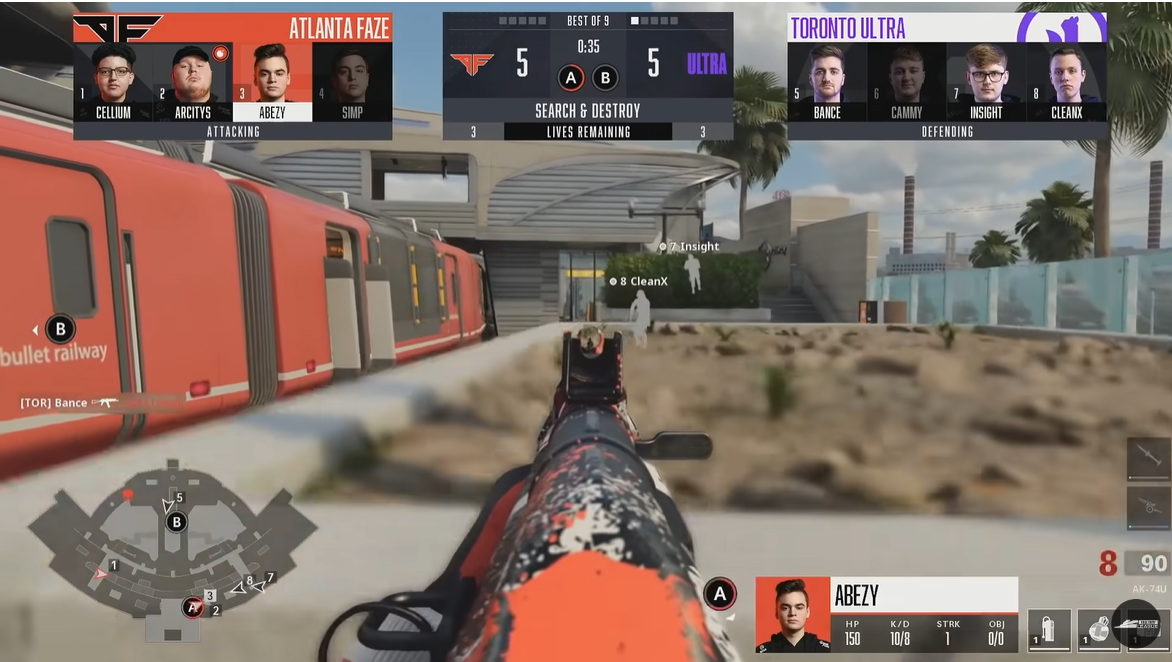Choose the highlighted Abezy player card
1172x662 pixels.
coord(271,82)
